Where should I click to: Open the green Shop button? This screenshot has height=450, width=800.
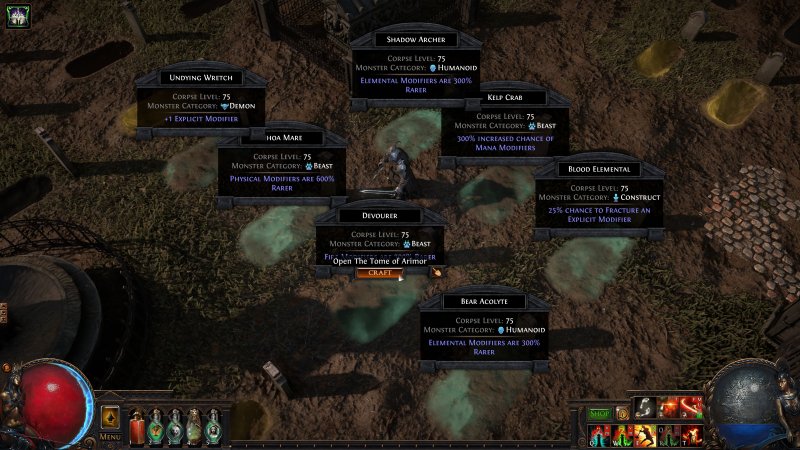click(599, 413)
